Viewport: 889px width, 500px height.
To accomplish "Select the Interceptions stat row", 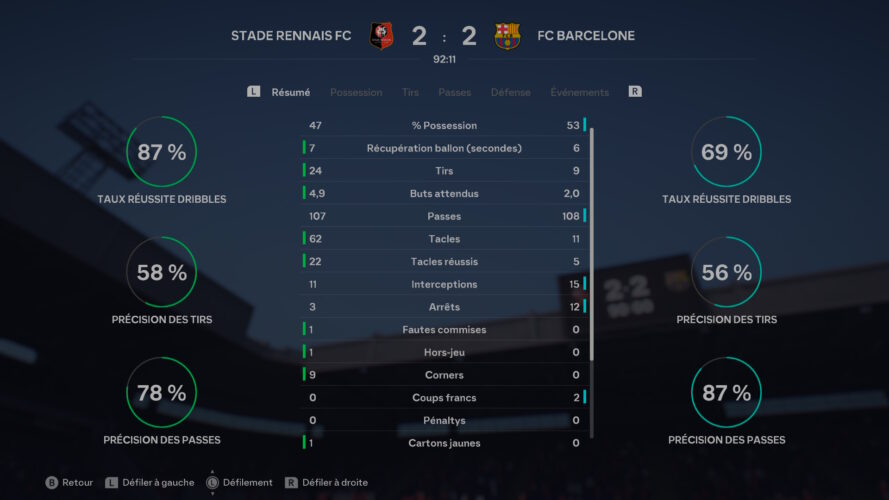I will (x=444, y=285).
